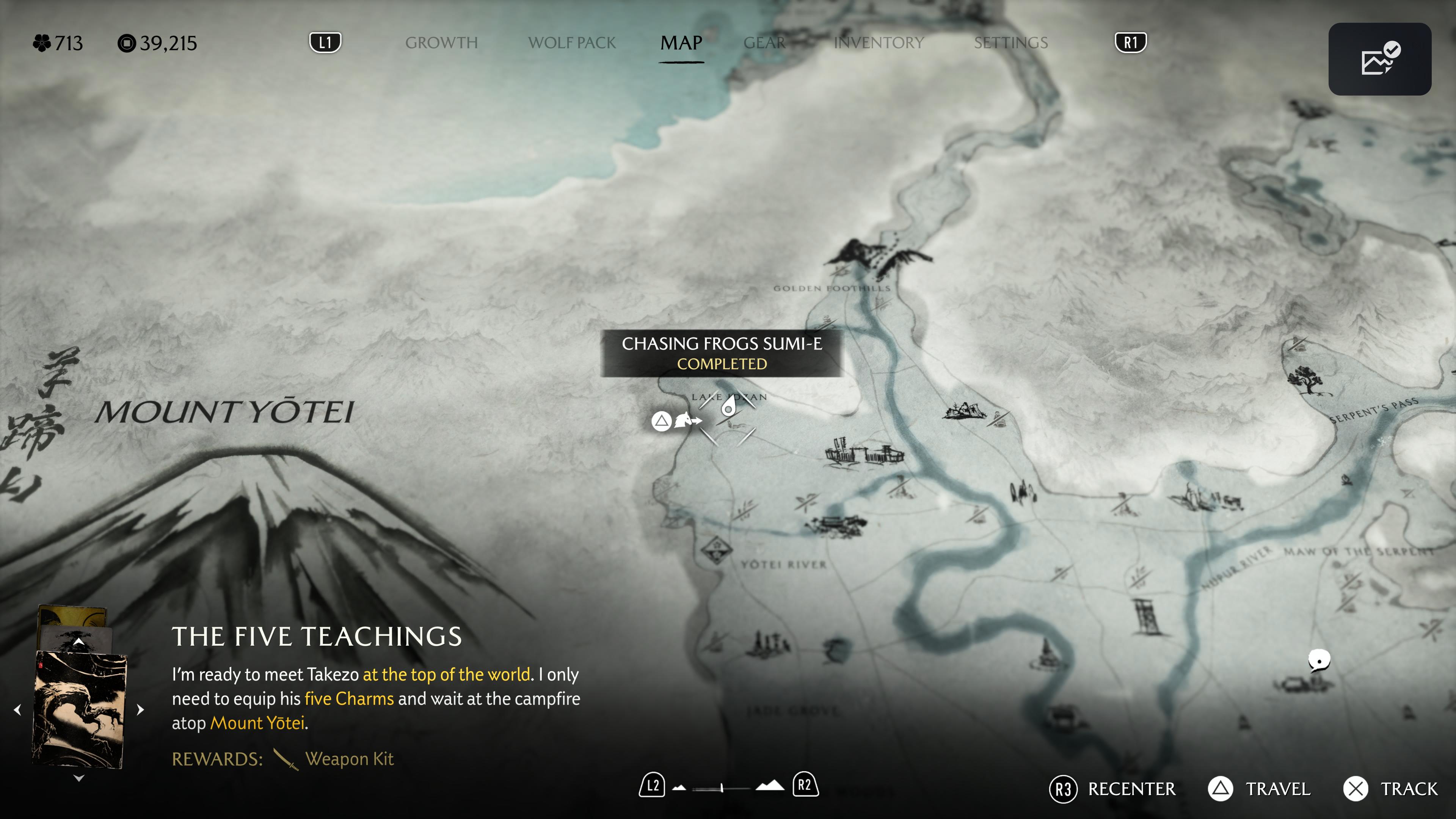Go to the Gear tab
The image size is (1456, 819).
click(764, 43)
